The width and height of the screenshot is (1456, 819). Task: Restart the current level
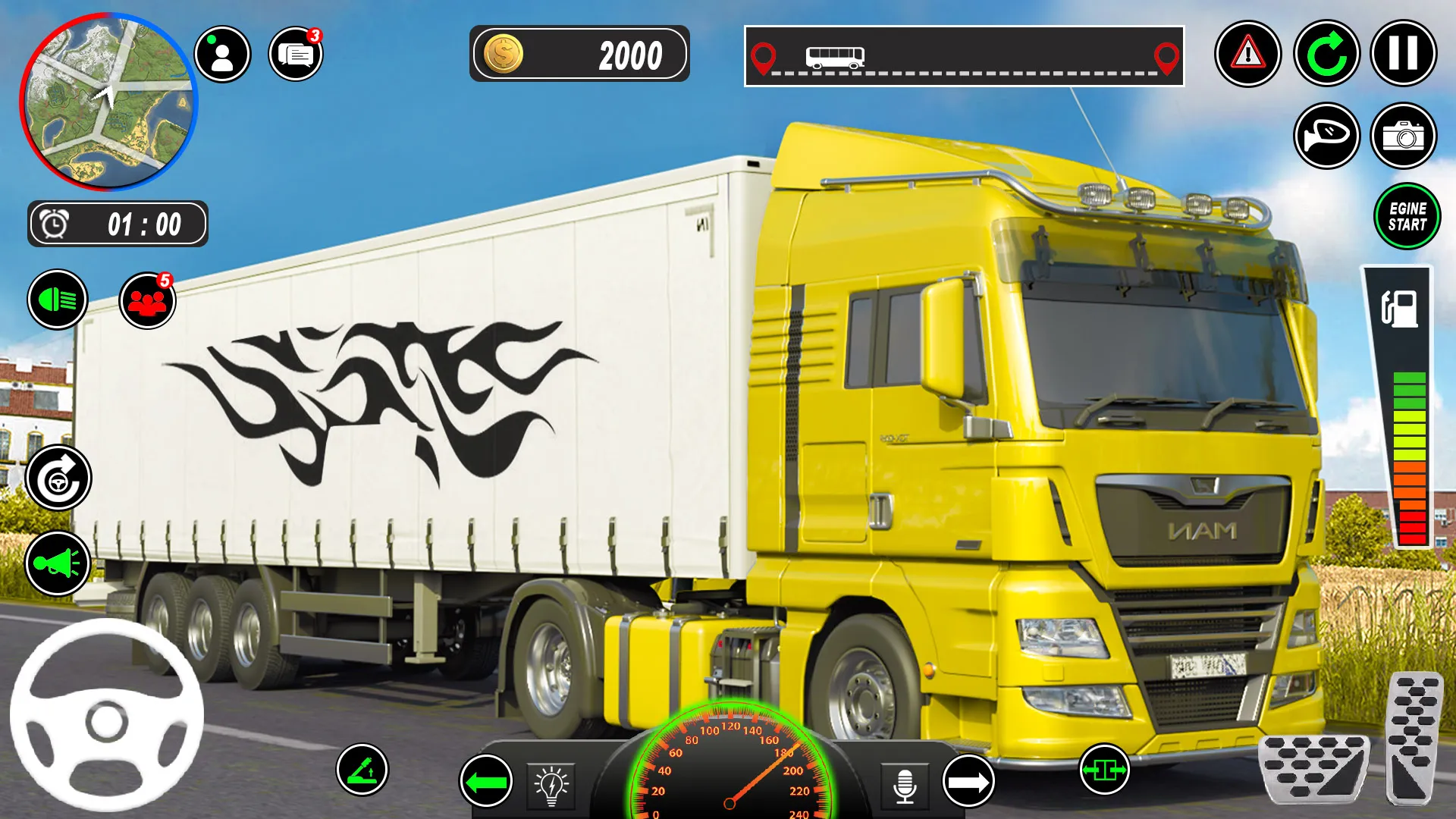pyautogui.click(x=1326, y=53)
